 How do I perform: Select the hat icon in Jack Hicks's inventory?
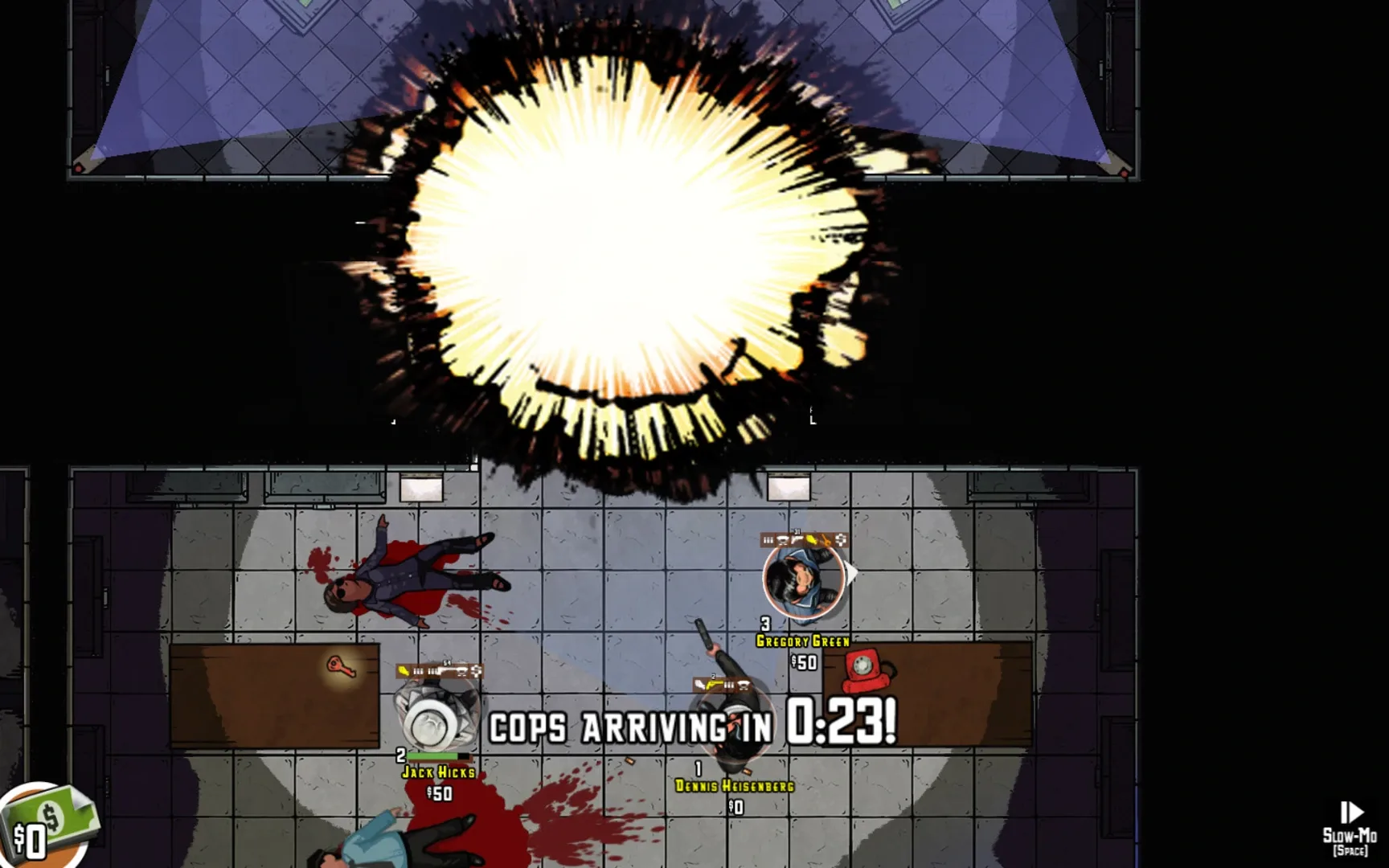click(x=461, y=671)
